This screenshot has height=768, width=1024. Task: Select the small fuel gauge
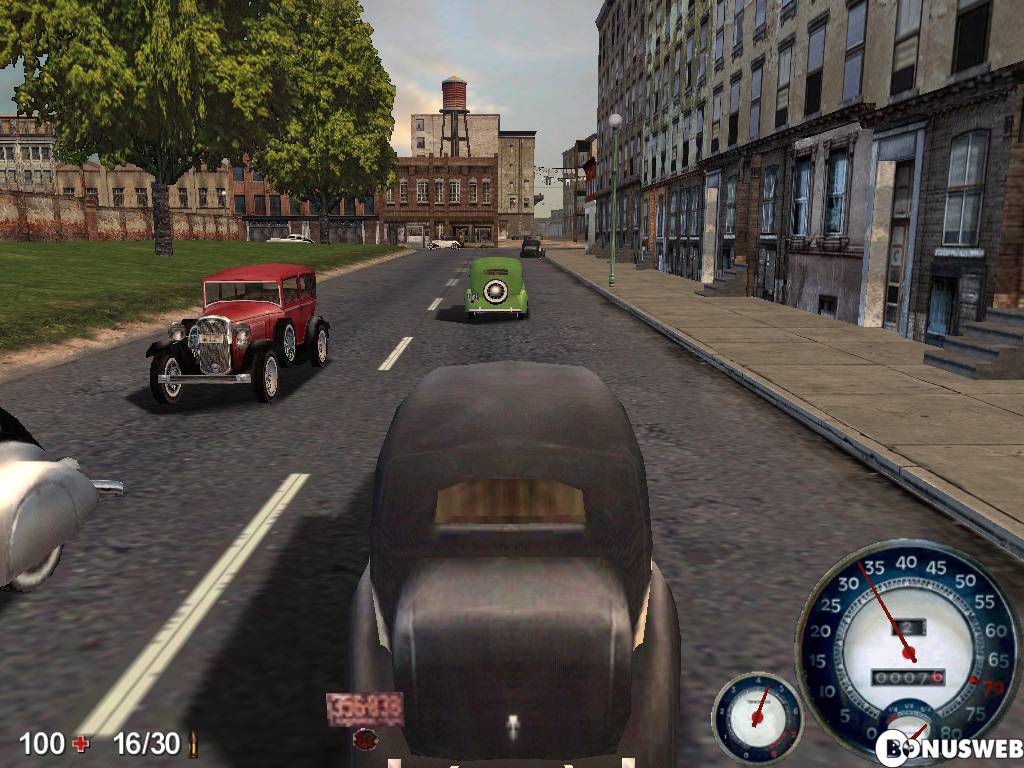[x=757, y=716]
